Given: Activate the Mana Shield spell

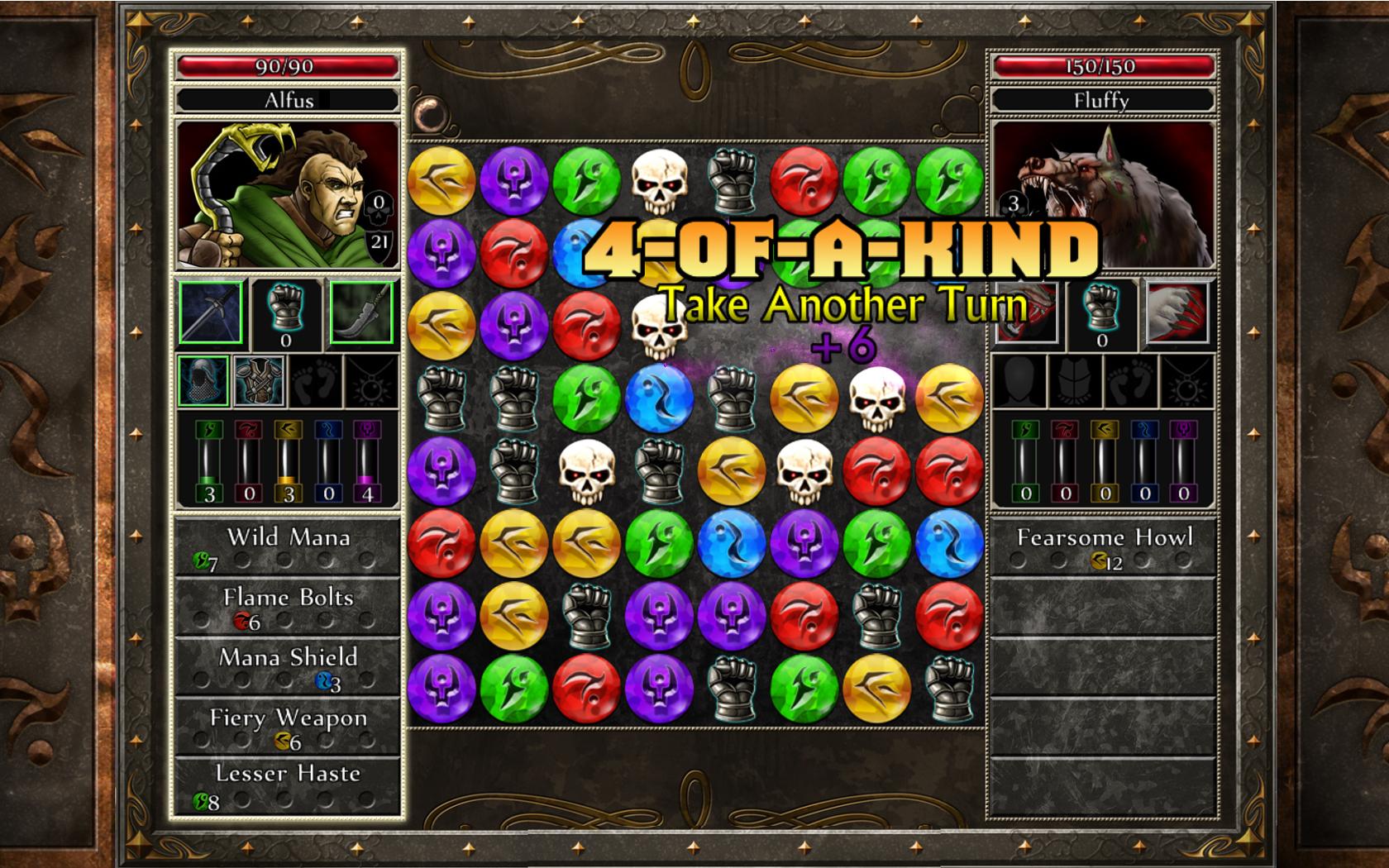Looking at the screenshot, I should 289,658.
